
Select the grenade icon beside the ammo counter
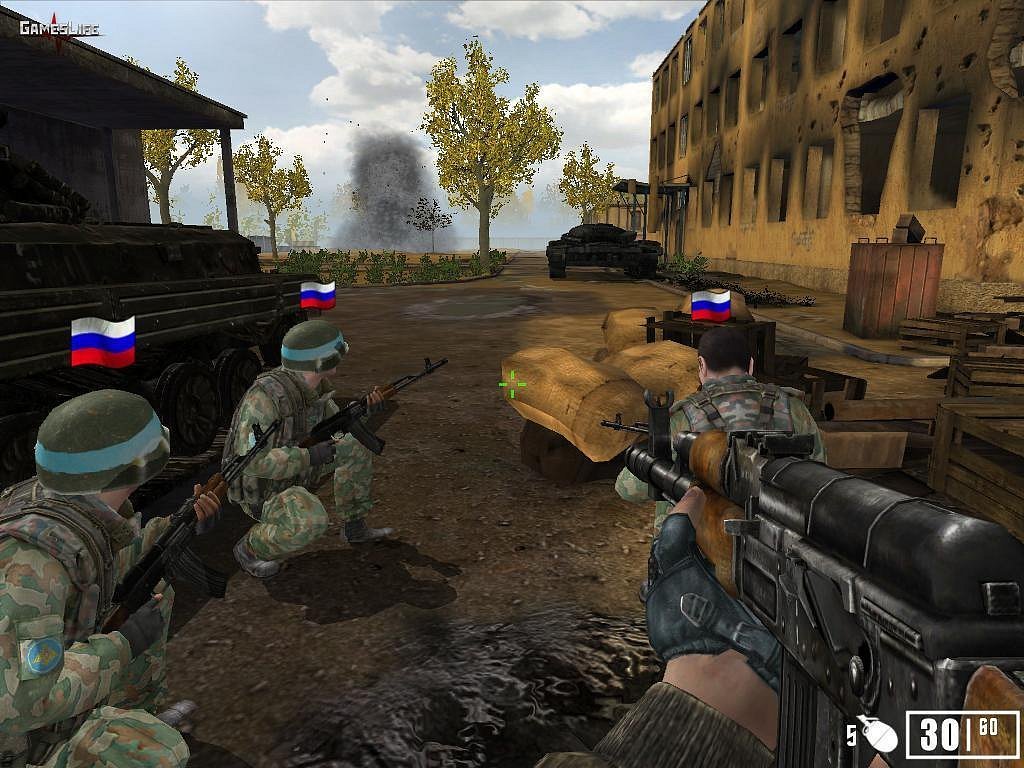point(879,735)
